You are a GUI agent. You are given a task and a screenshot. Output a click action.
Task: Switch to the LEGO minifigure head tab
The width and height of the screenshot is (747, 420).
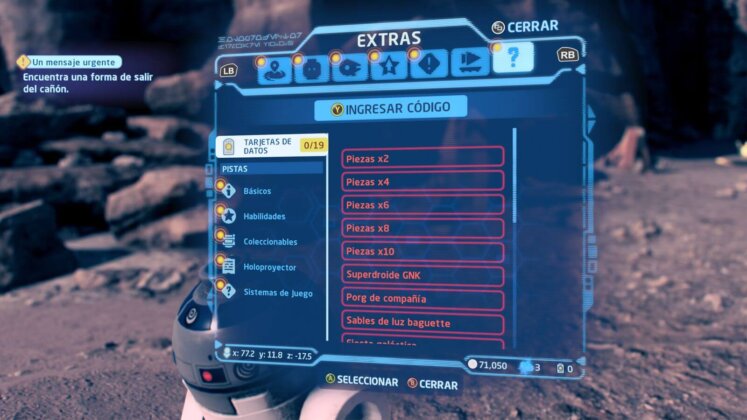[314, 68]
